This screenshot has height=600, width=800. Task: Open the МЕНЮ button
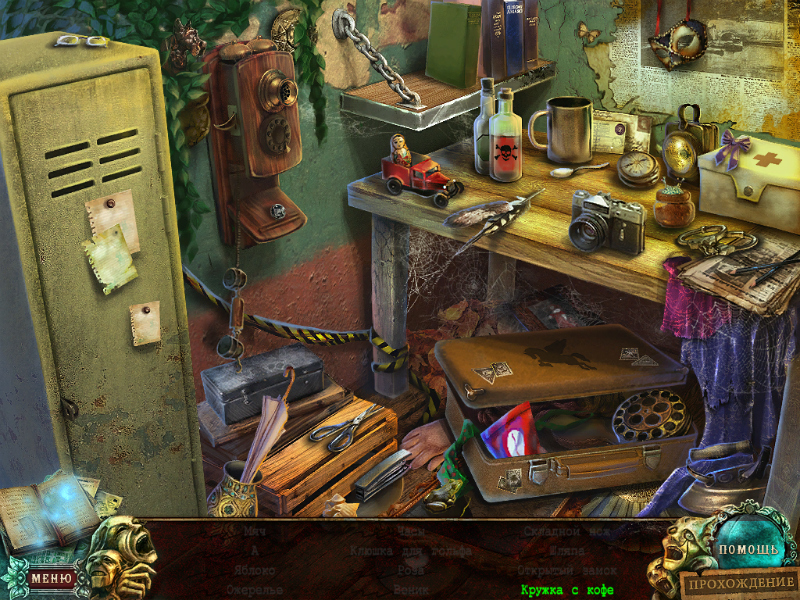[51, 577]
